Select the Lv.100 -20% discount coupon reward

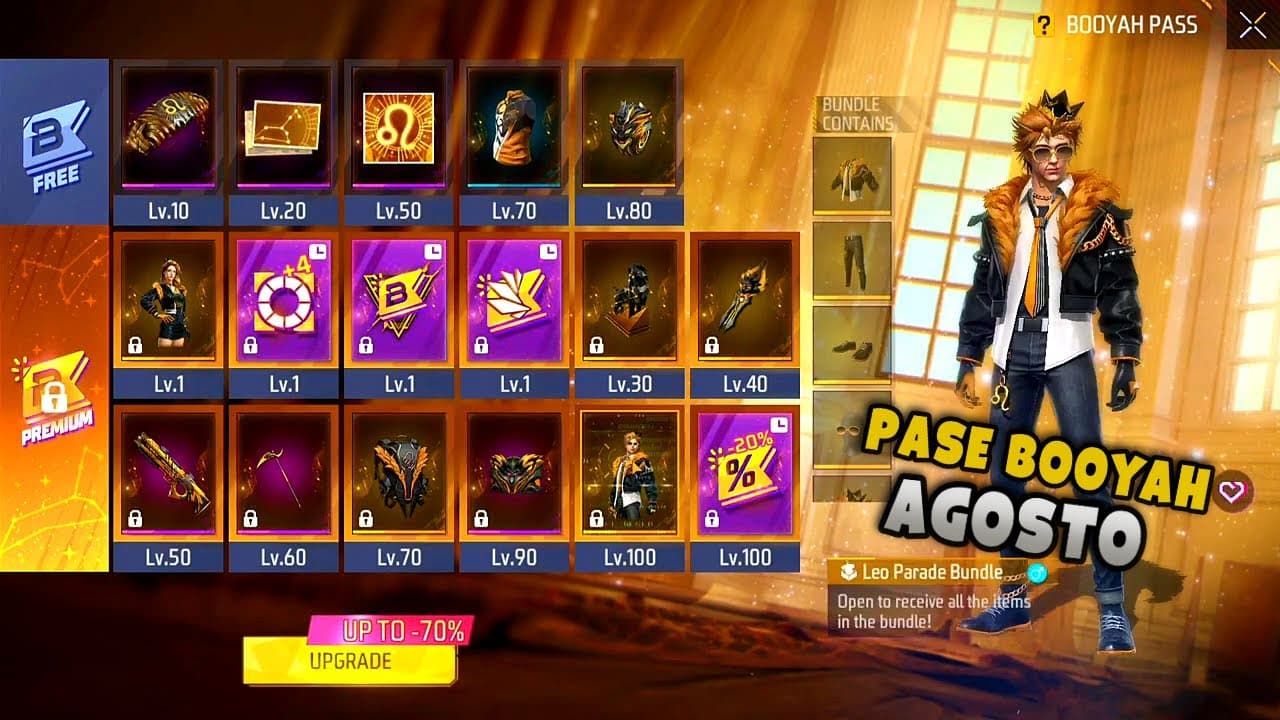click(x=746, y=470)
